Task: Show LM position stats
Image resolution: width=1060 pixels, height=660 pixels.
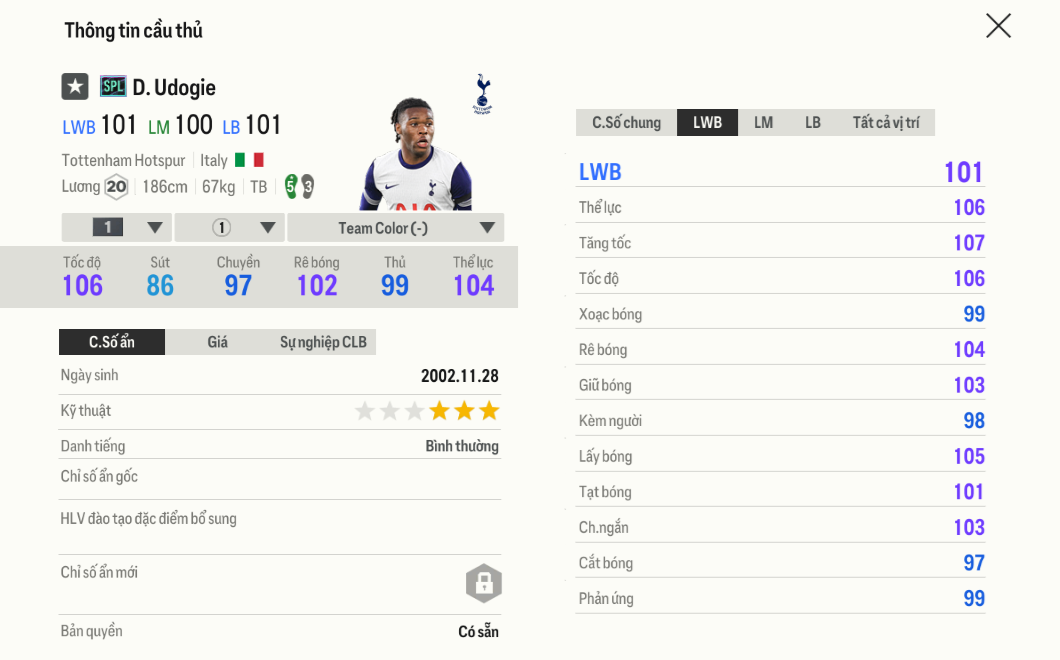Action: [763, 123]
